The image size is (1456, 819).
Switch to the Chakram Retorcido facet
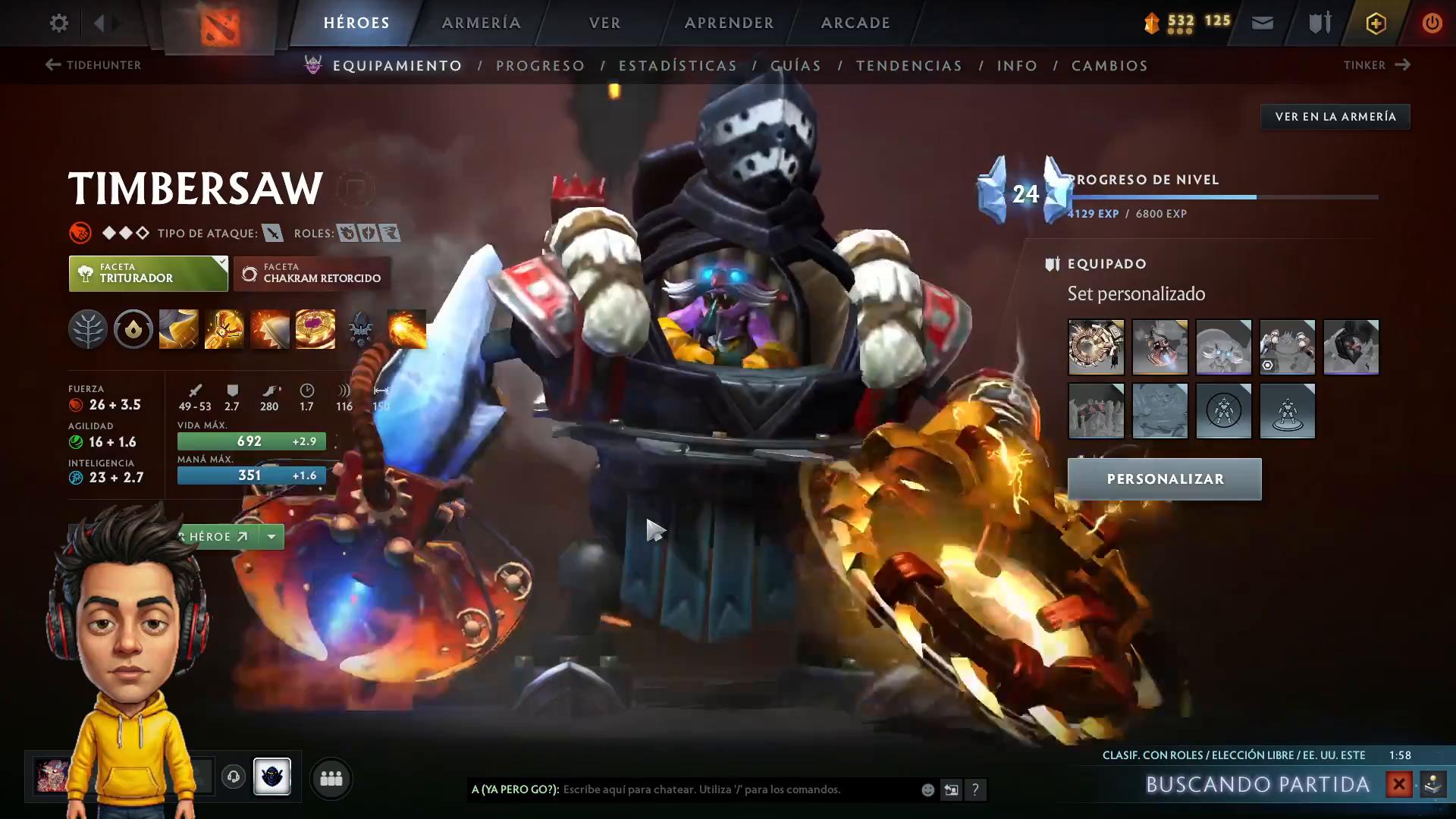pos(312,273)
